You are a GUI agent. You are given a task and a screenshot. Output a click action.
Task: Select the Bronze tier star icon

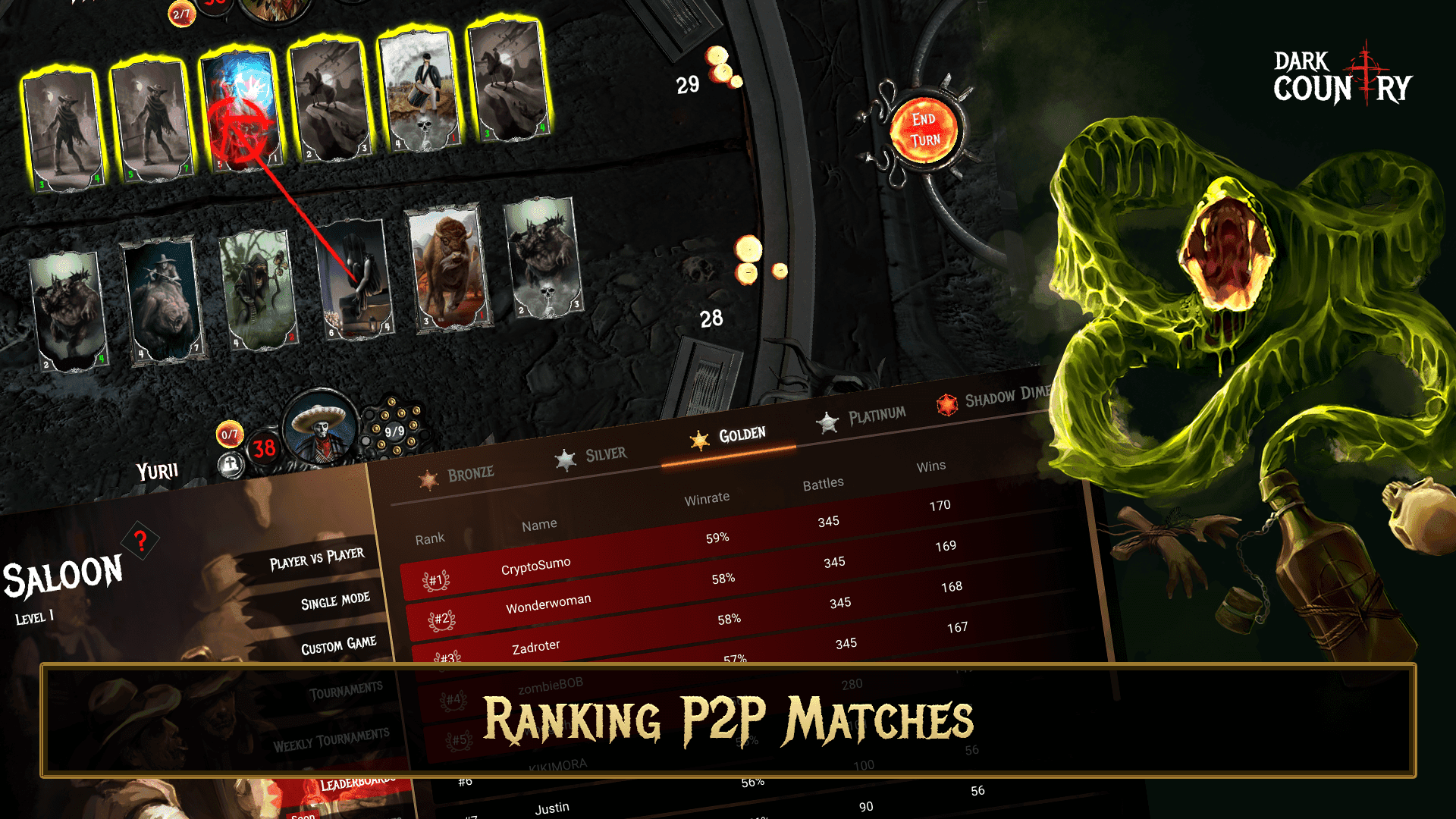pyautogui.click(x=431, y=478)
